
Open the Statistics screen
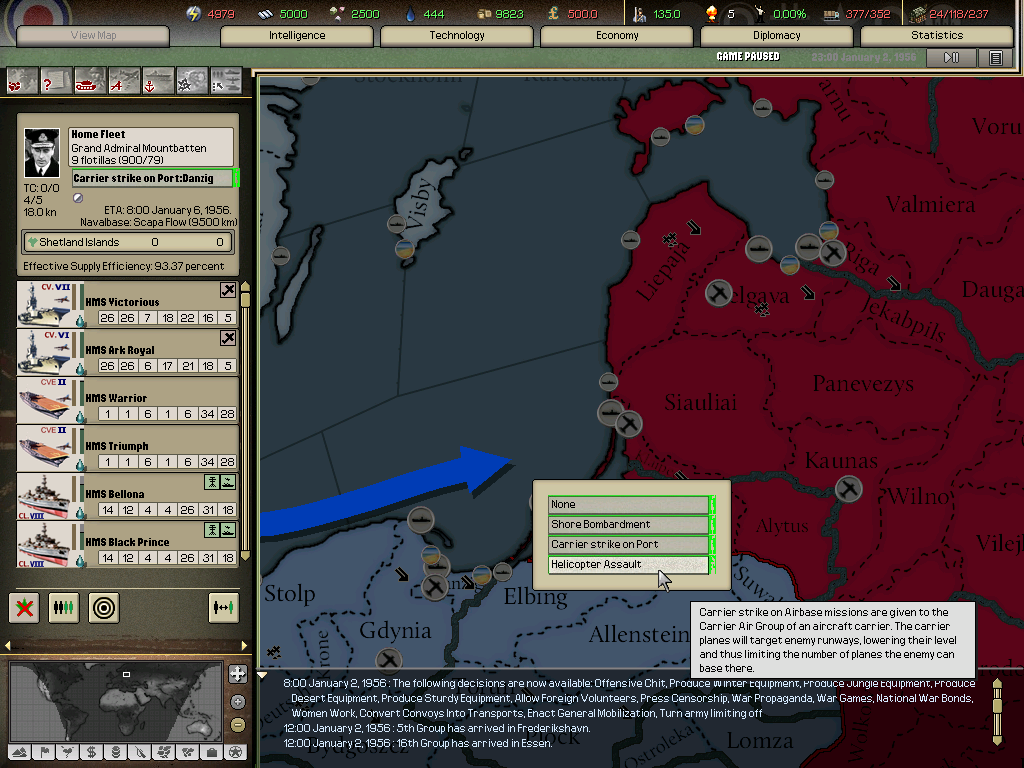[x=936, y=36]
